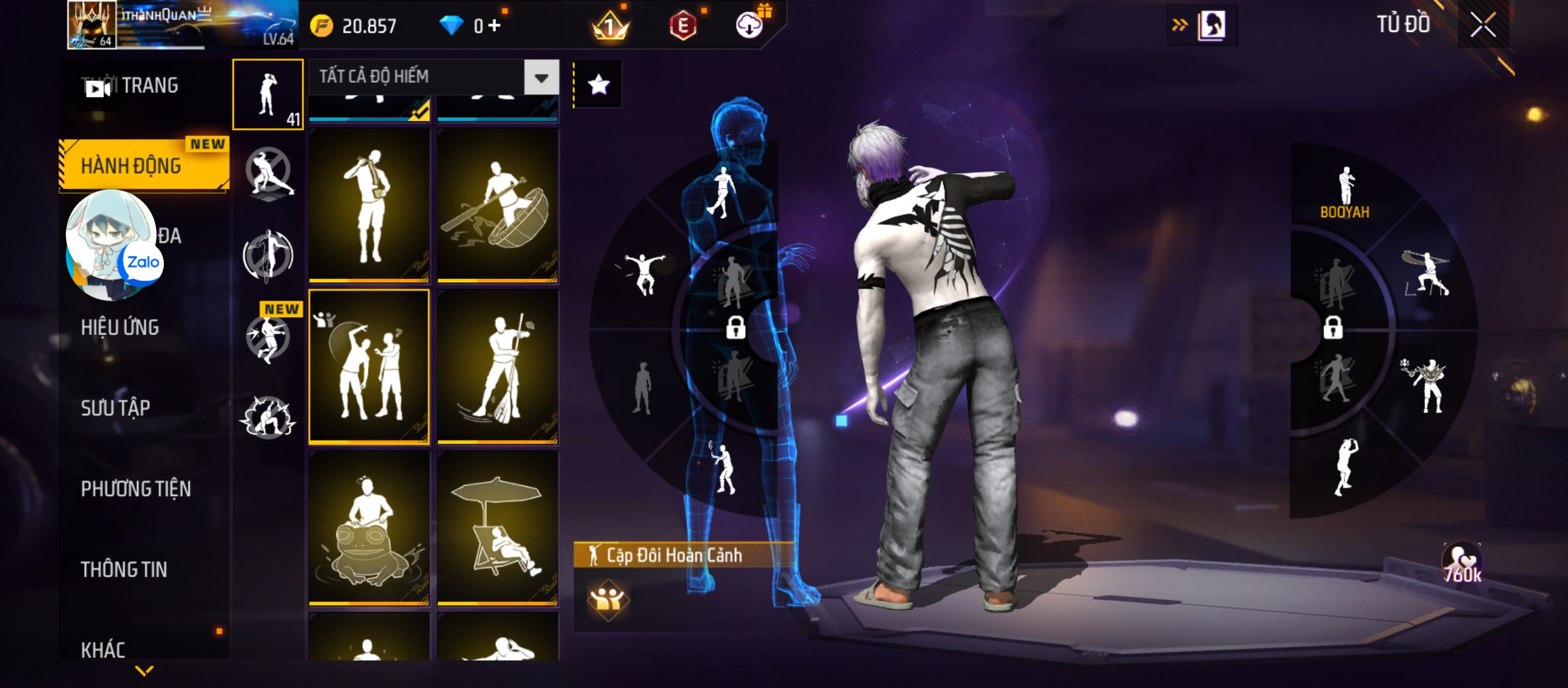Select the frog-riding emote tile
This screenshot has width=1568, height=688.
tap(369, 527)
